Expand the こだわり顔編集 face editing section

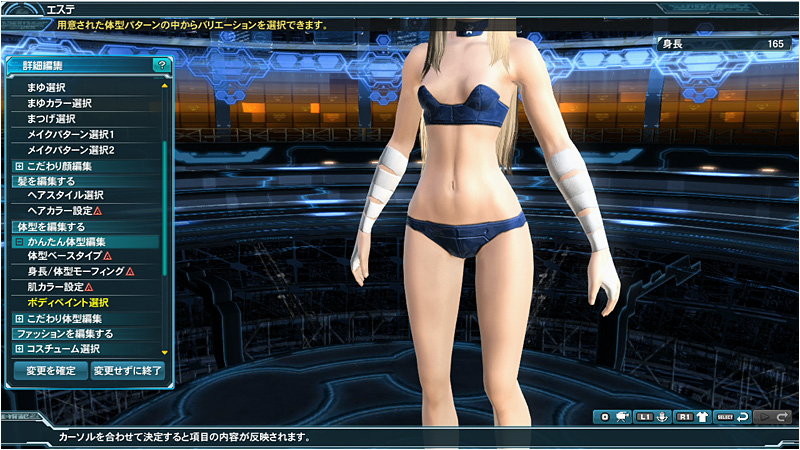tap(19, 166)
